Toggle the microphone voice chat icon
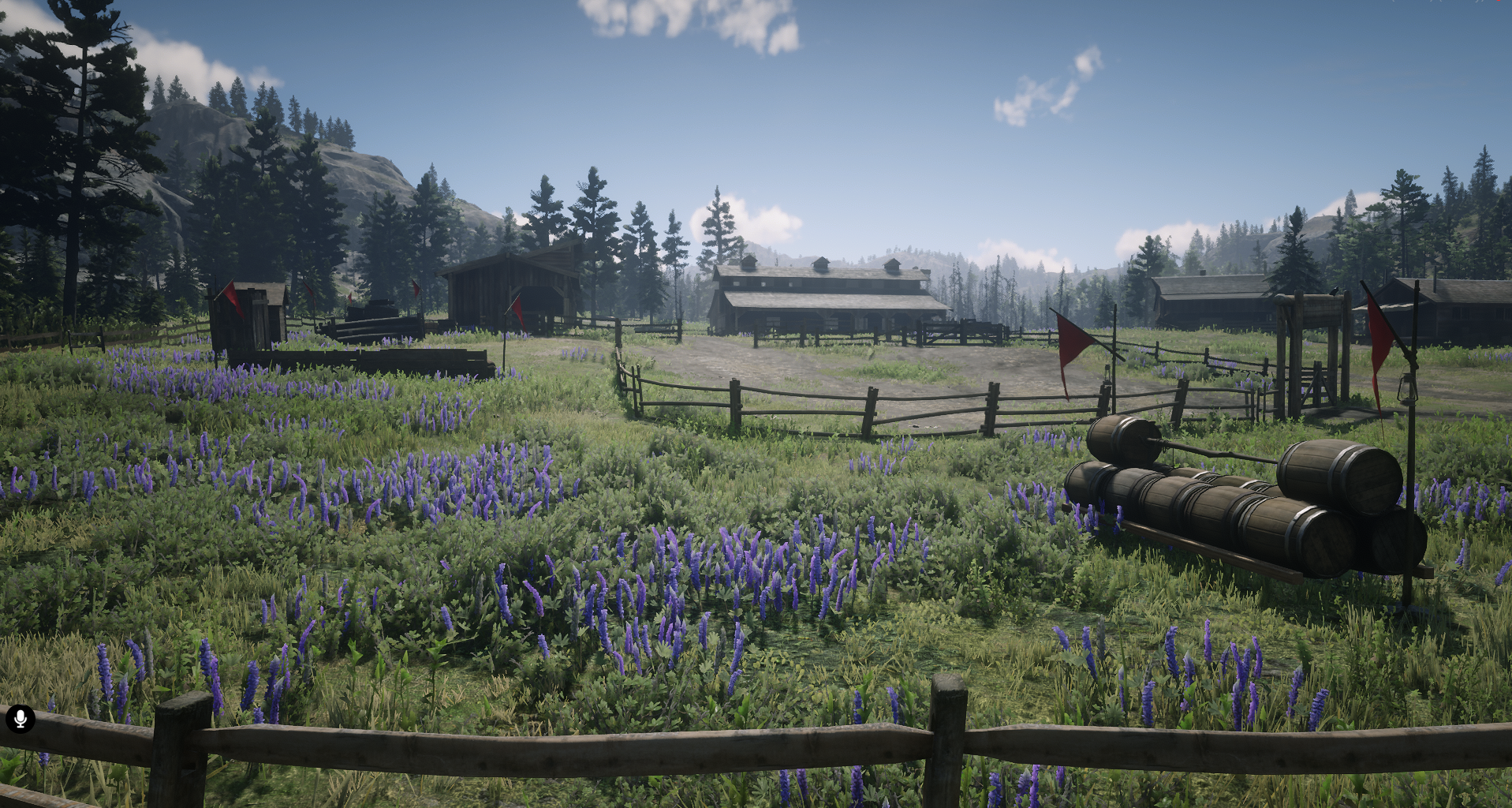This screenshot has height=808, width=1512. [21, 719]
